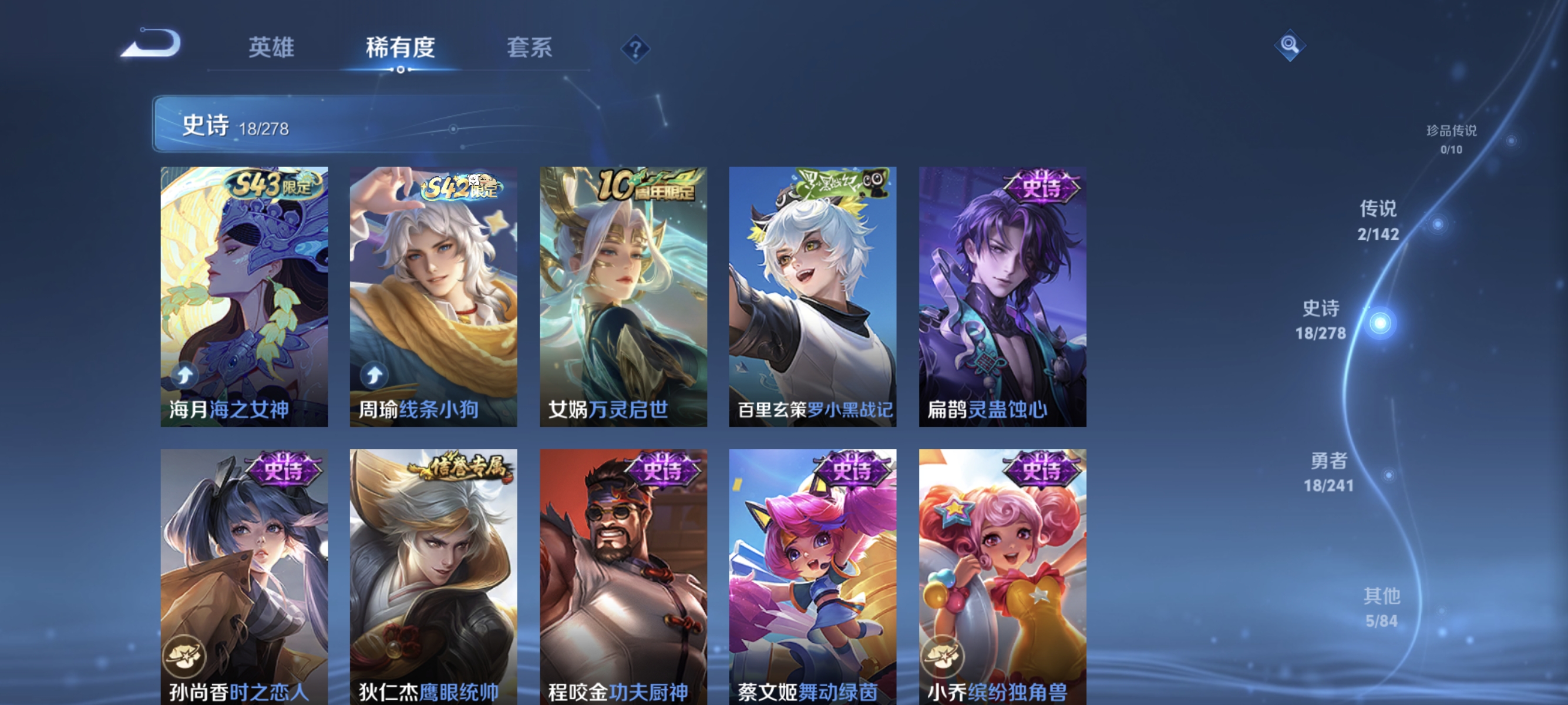Open the search magnifier at top right
Viewport: 1568px width, 705px height.
1290,46
